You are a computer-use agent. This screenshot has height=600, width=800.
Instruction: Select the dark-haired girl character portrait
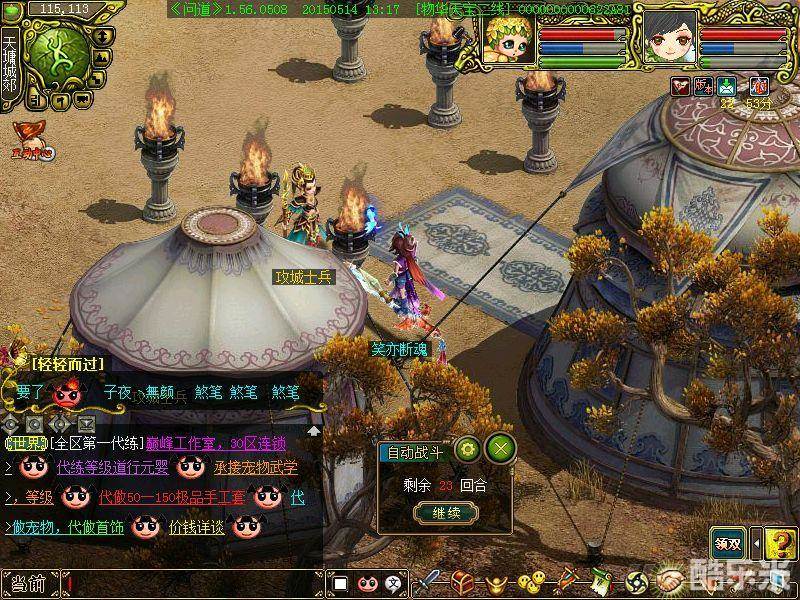[670, 38]
